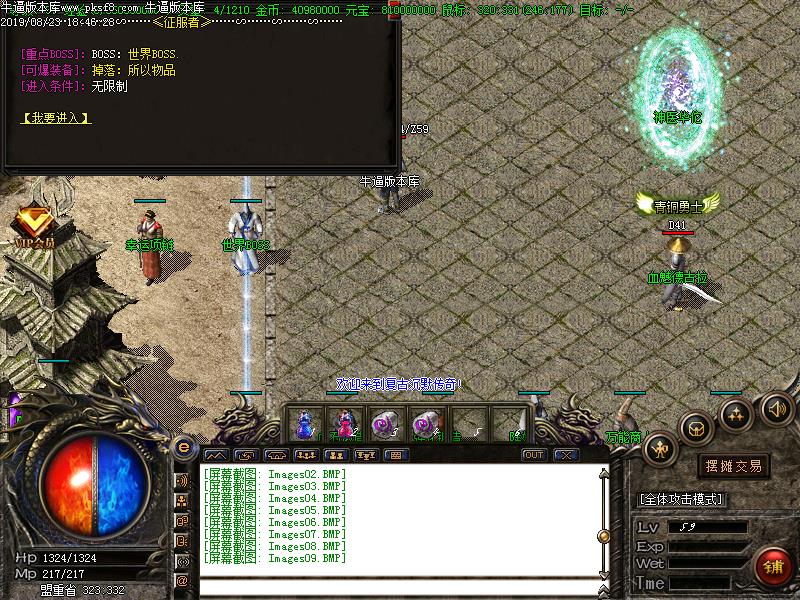Image resolution: width=800 pixels, height=600 pixels.
Task: Toggle the sound speaker button
Action: point(776,407)
